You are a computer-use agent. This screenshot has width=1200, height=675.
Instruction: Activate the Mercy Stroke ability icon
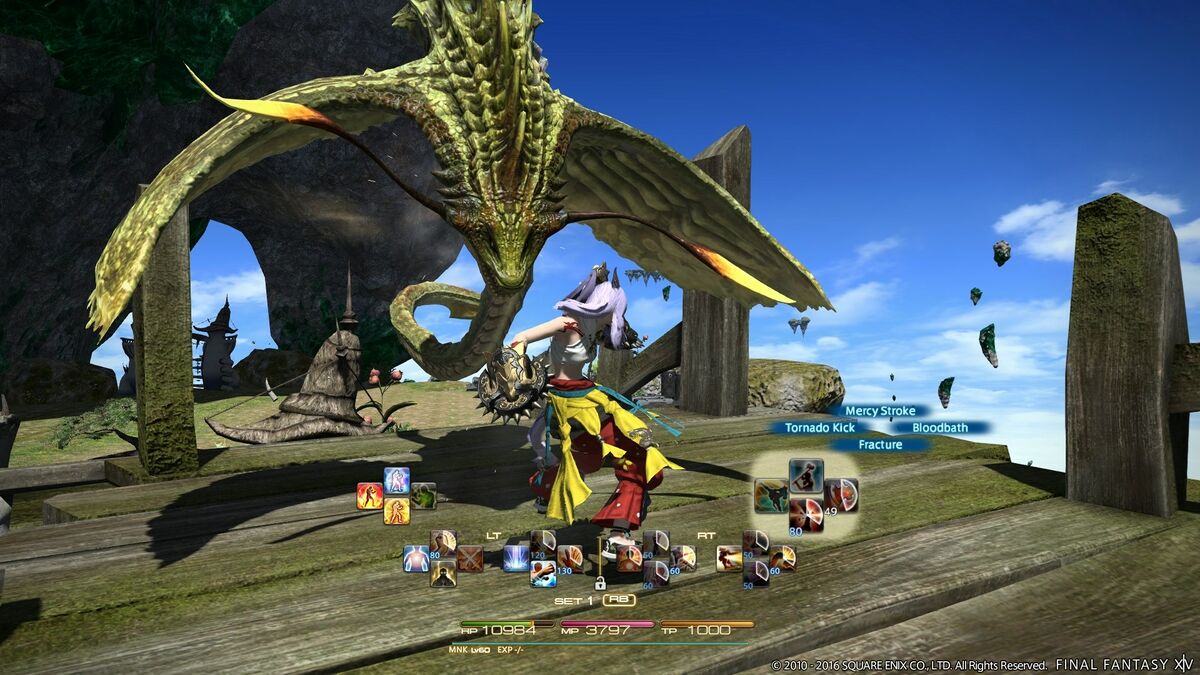point(806,475)
